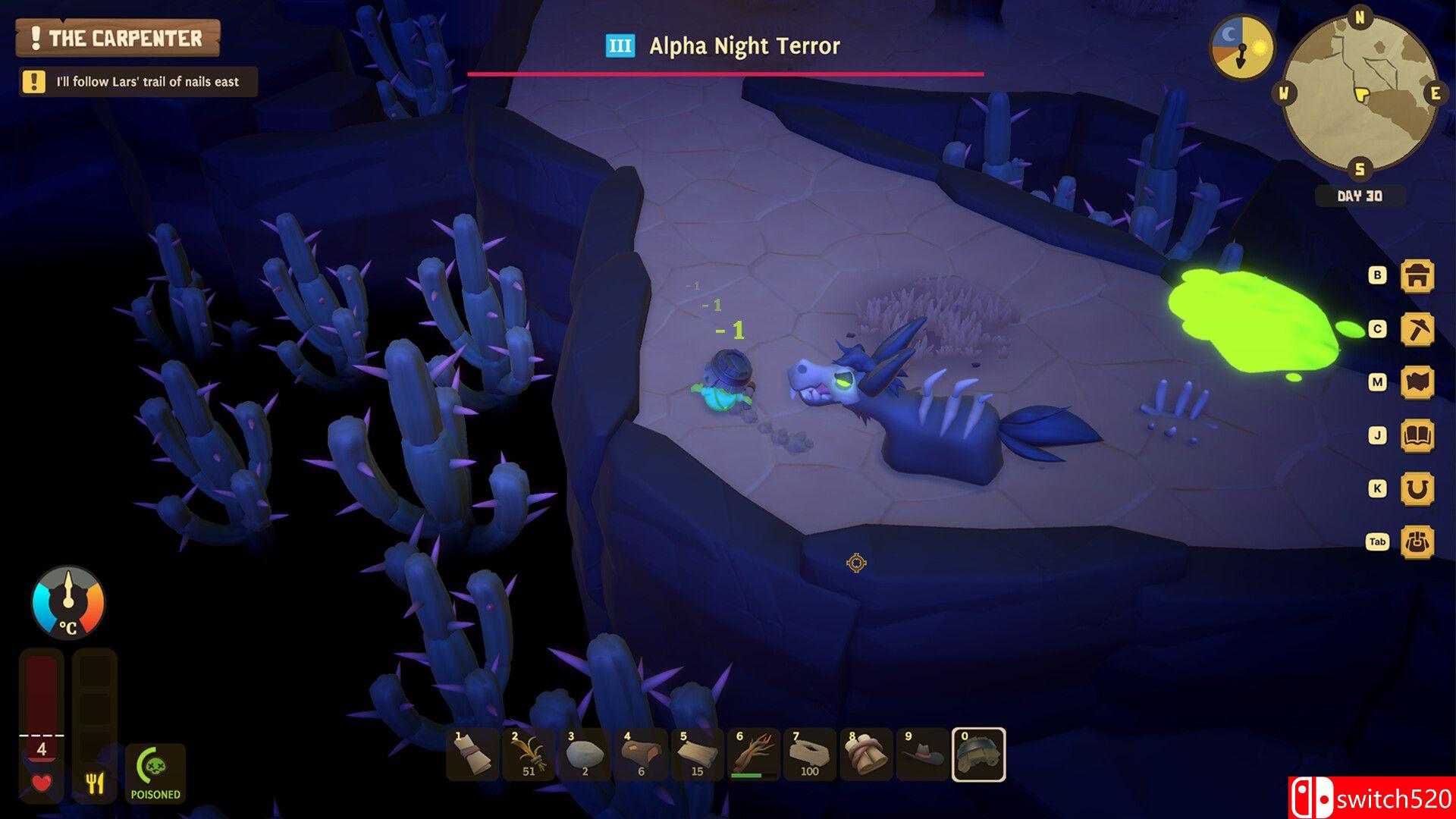Equip the branch stick in slot 6
Viewport: 1456px width, 819px height.
[753, 755]
